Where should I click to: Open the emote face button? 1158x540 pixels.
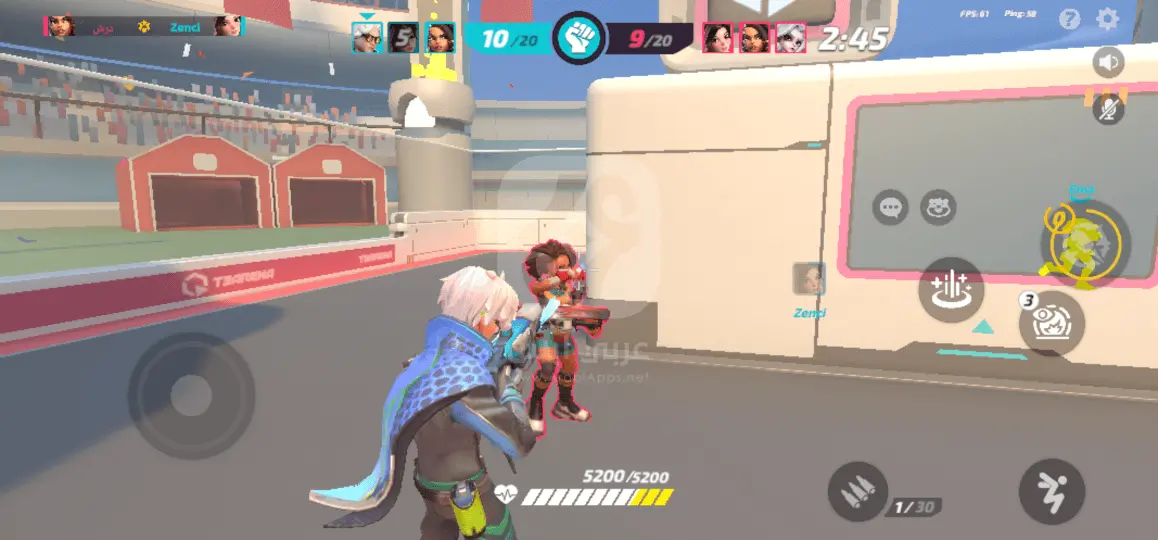pos(938,208)
